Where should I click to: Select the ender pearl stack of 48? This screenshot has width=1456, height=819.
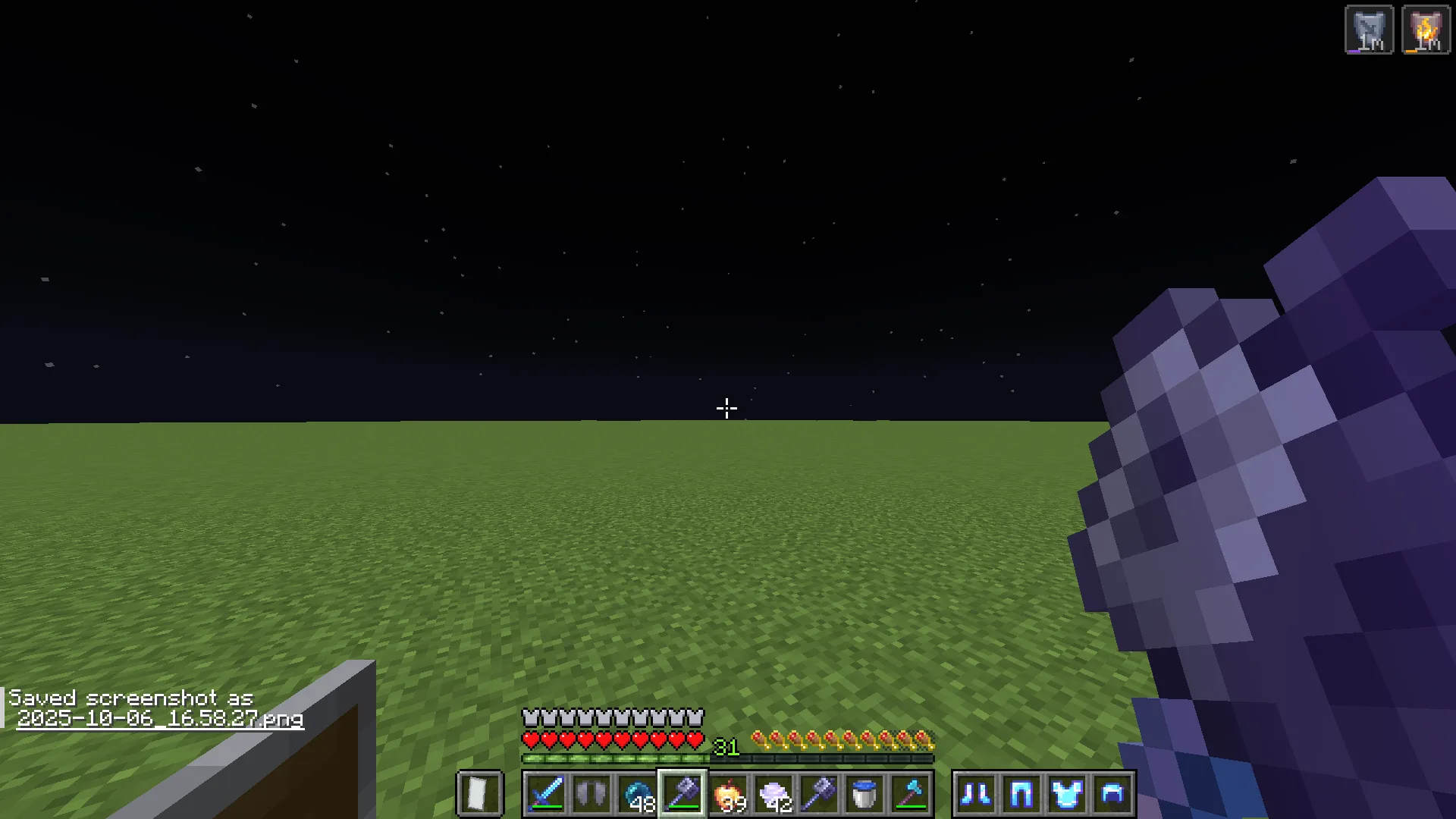(x=637, y=794)
